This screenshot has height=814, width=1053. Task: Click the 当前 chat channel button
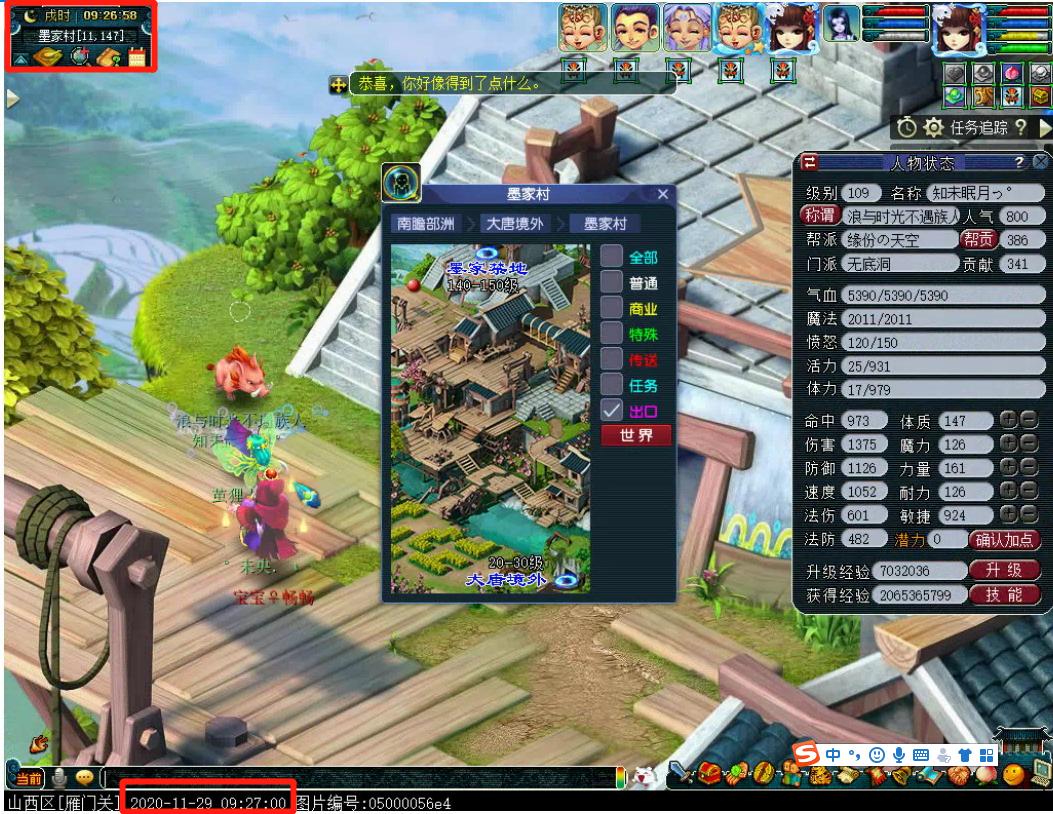[x=27, y=778]
